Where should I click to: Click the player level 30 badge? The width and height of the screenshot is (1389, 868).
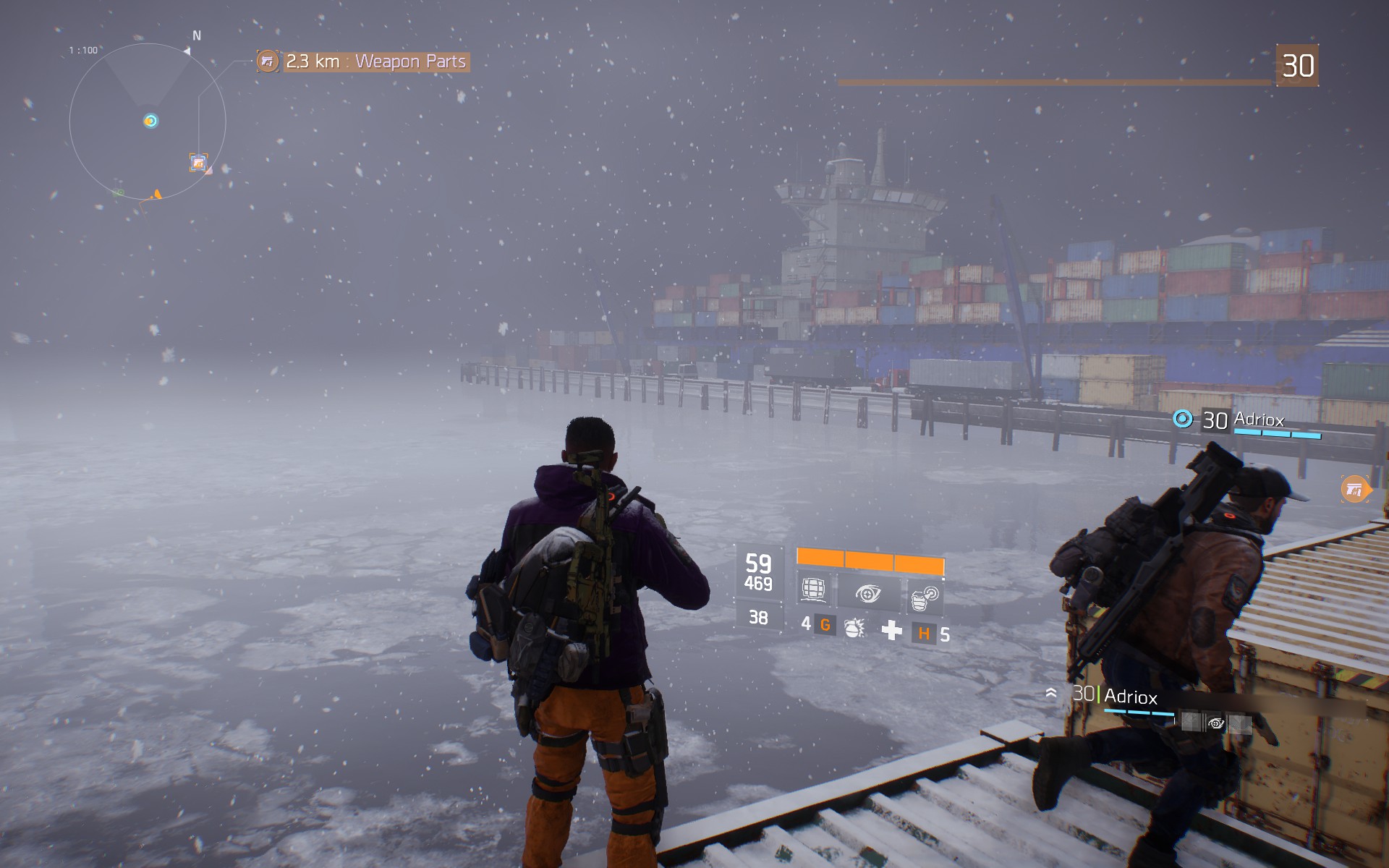click(1297, 66)
